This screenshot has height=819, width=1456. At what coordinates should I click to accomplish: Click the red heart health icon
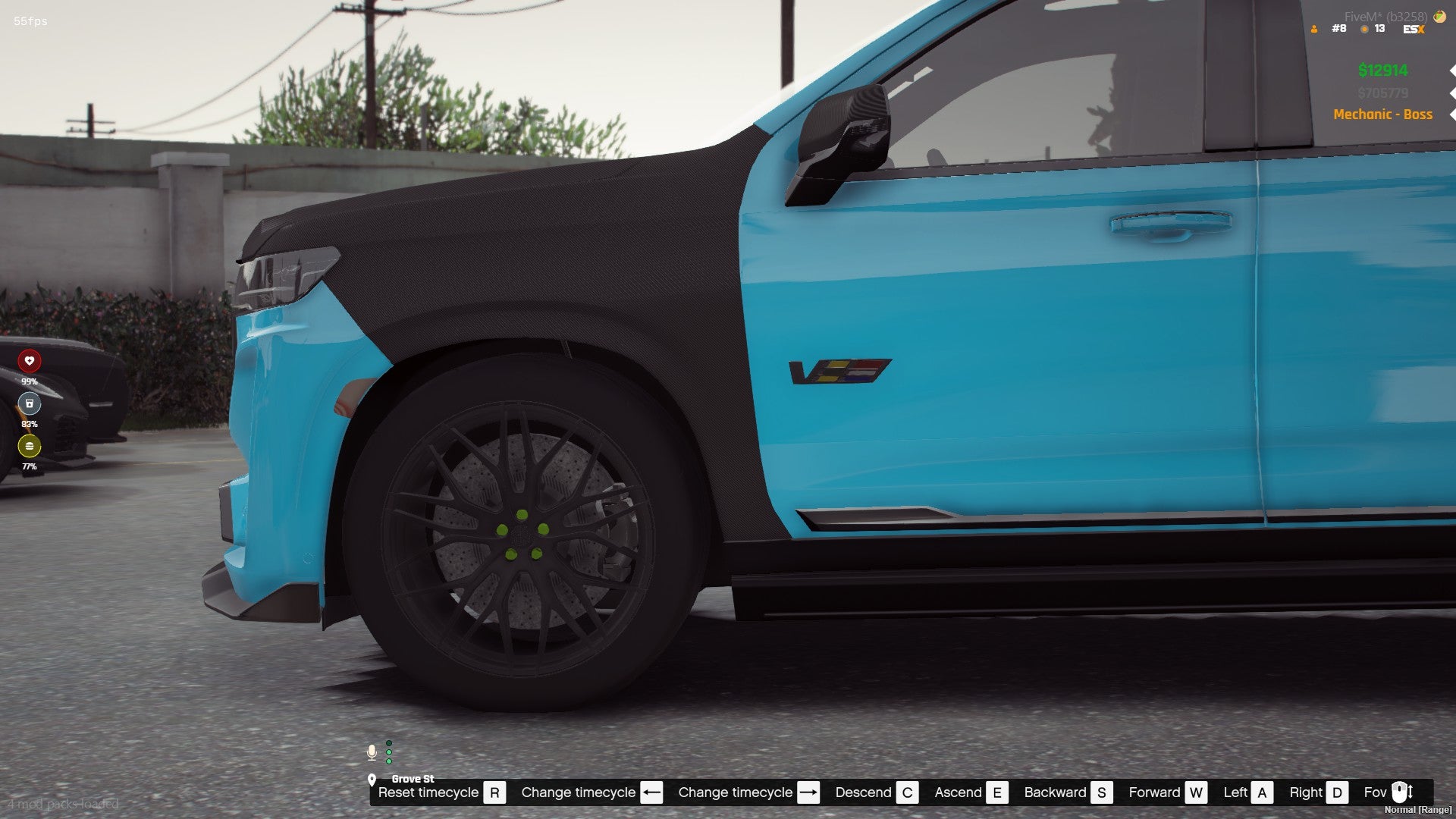[x=30, y=361]
